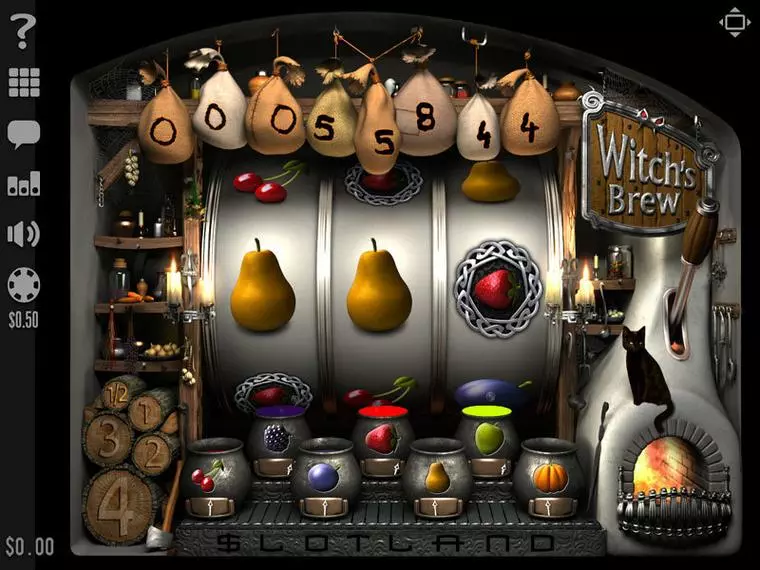The width and height of the screenshot is (760, 570).
Task: Change the $0.50 chip value
Action: pyautogui.click(x=23, y=288)
